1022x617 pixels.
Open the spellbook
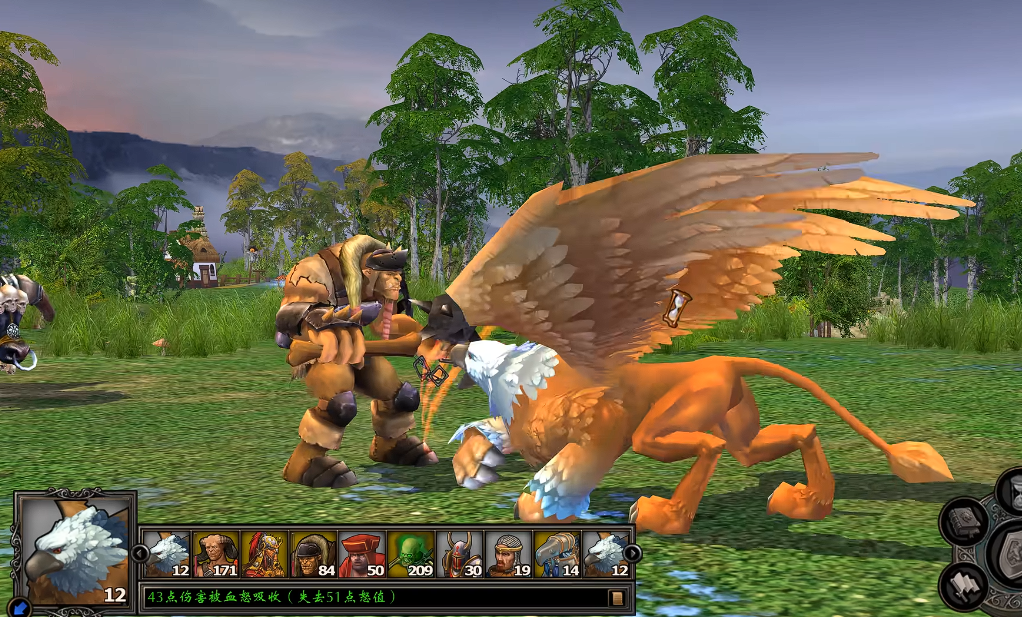tap(965, 520)
